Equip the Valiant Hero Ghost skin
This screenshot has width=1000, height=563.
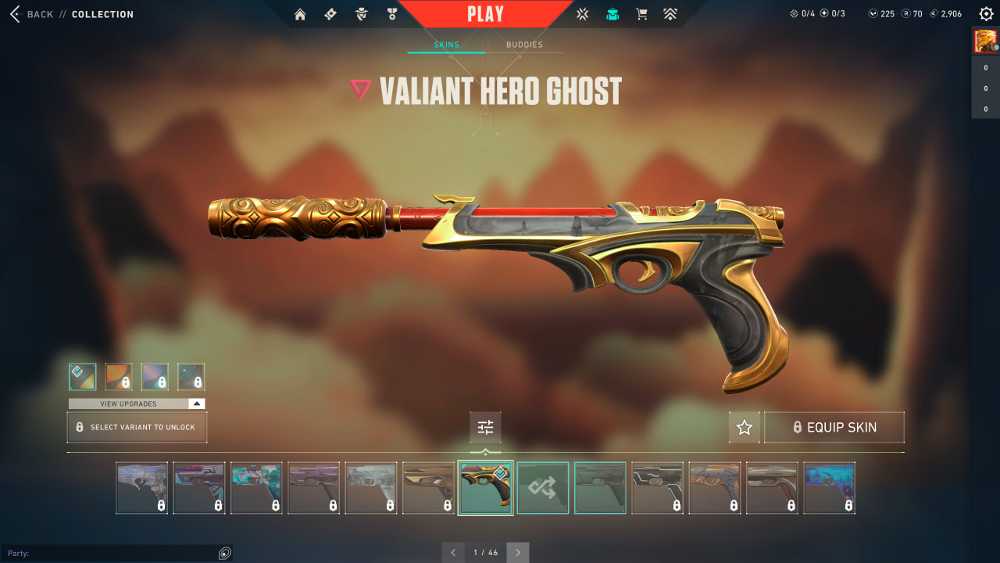click(834, 427)
